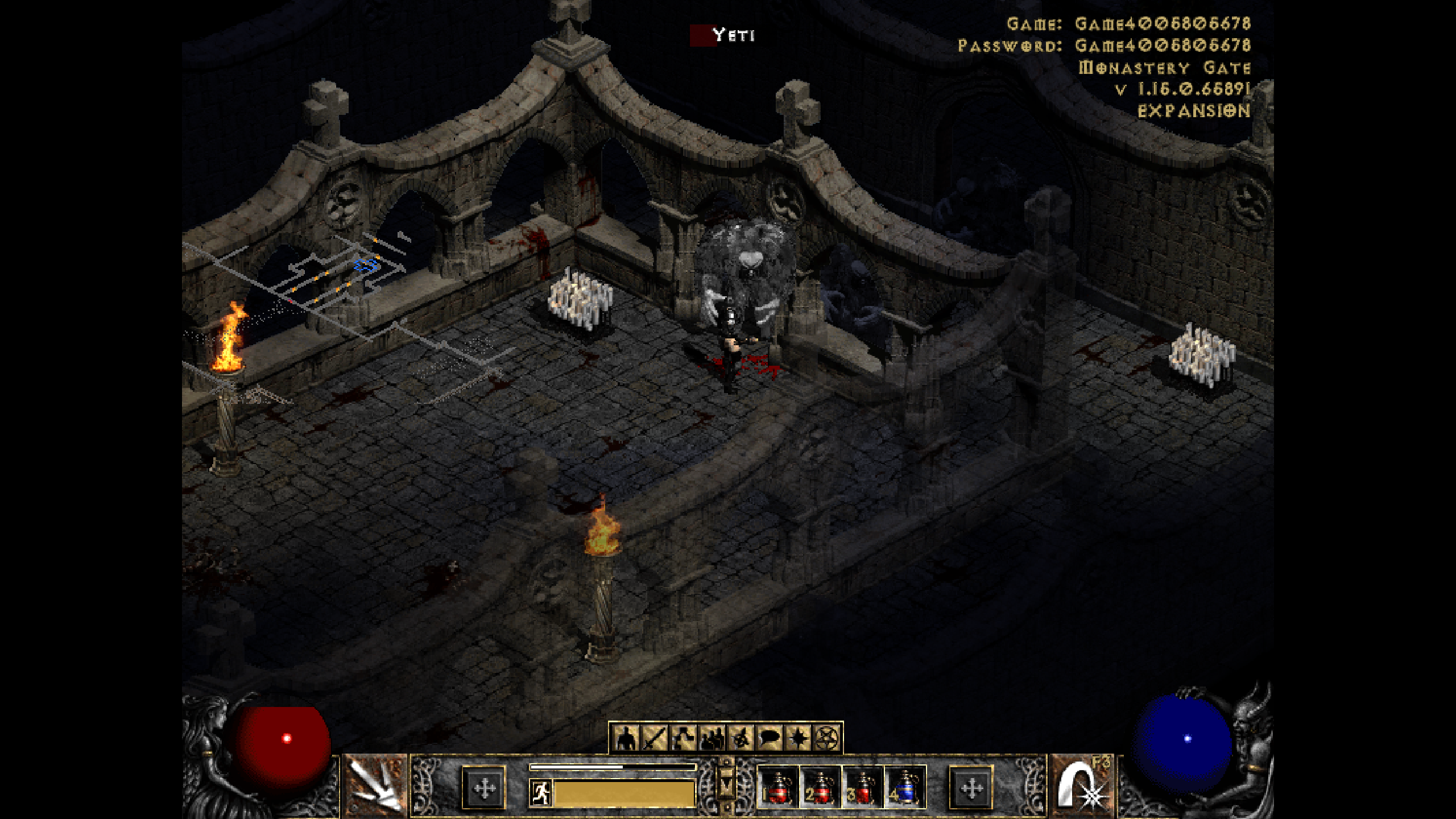Screen dimensions: 1456x819
Task: Toggle the Automap overlay
Action: coord(741,738)
